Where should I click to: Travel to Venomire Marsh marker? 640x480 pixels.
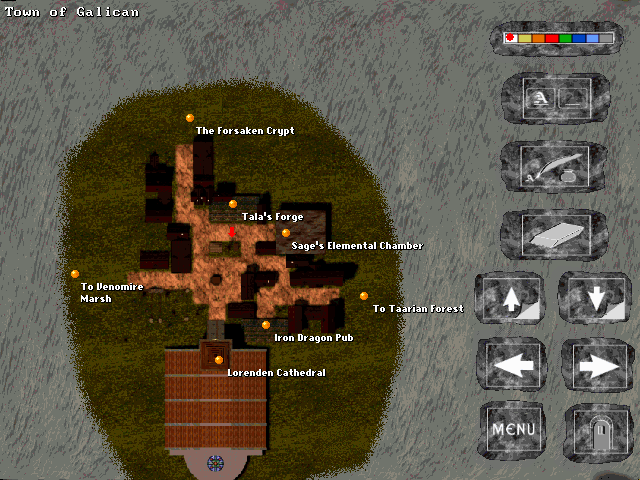coord(75,274)
